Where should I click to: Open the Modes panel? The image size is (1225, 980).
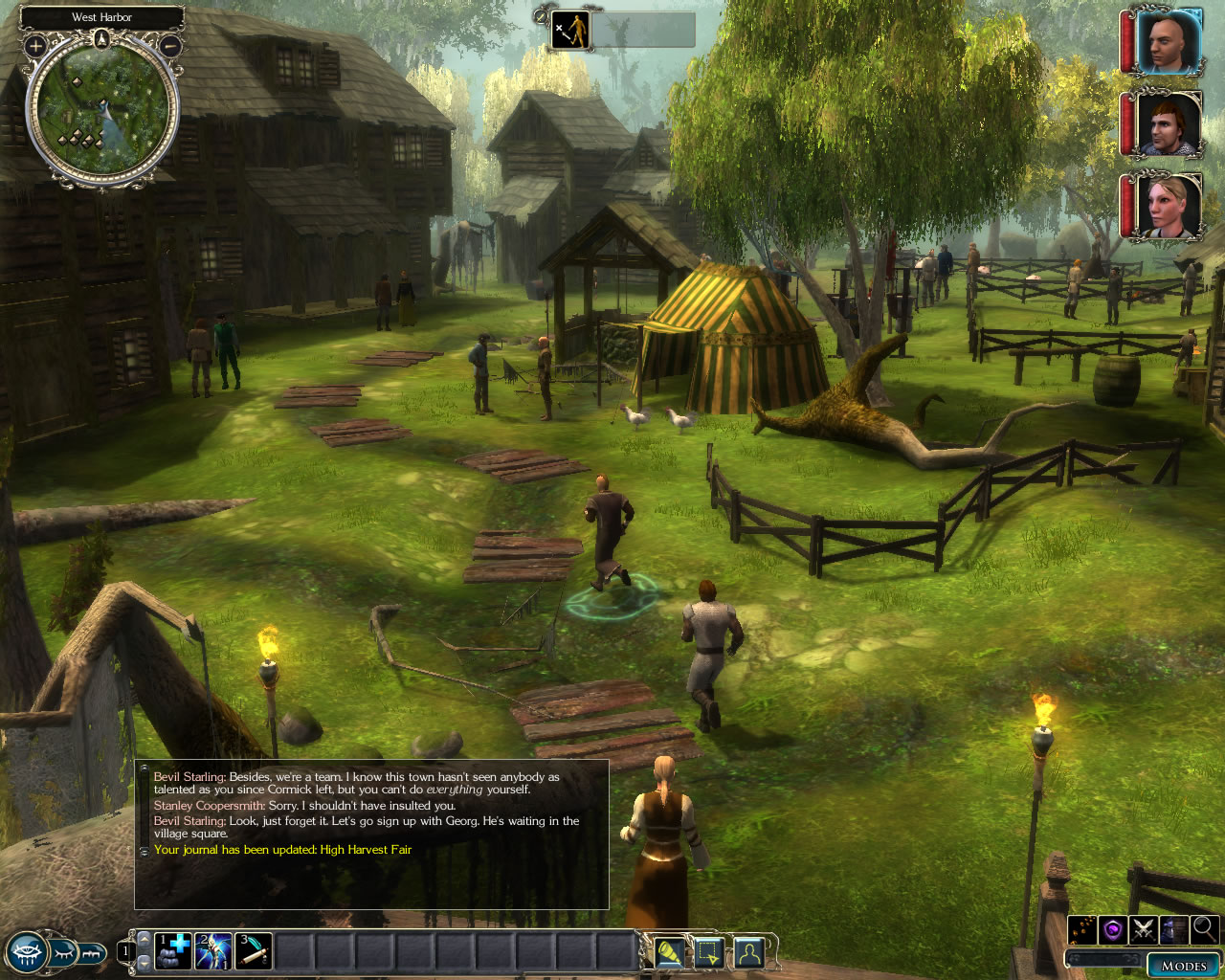point(1183,965)
